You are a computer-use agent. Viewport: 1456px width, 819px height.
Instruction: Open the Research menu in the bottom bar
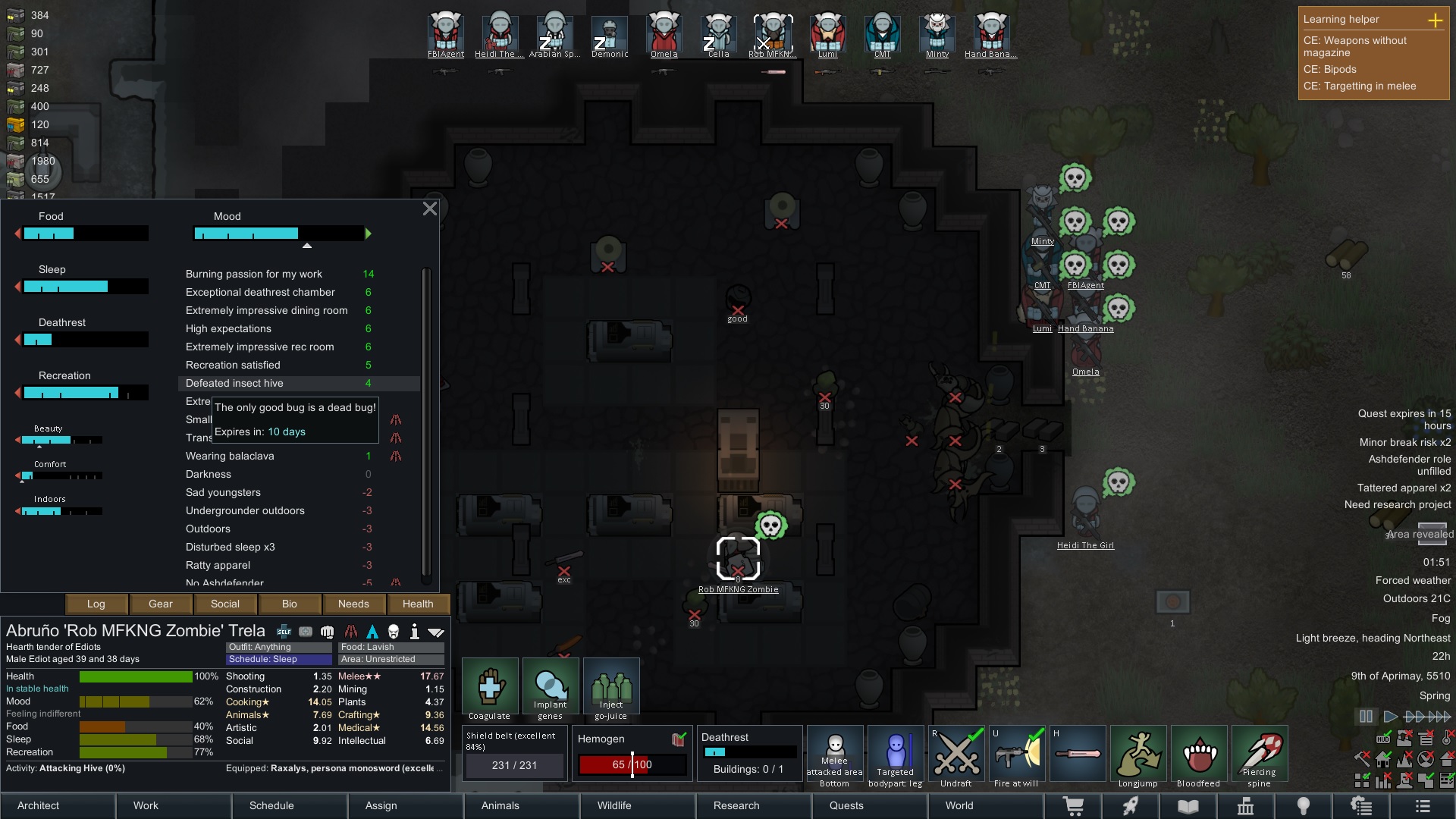click(736, 805)
